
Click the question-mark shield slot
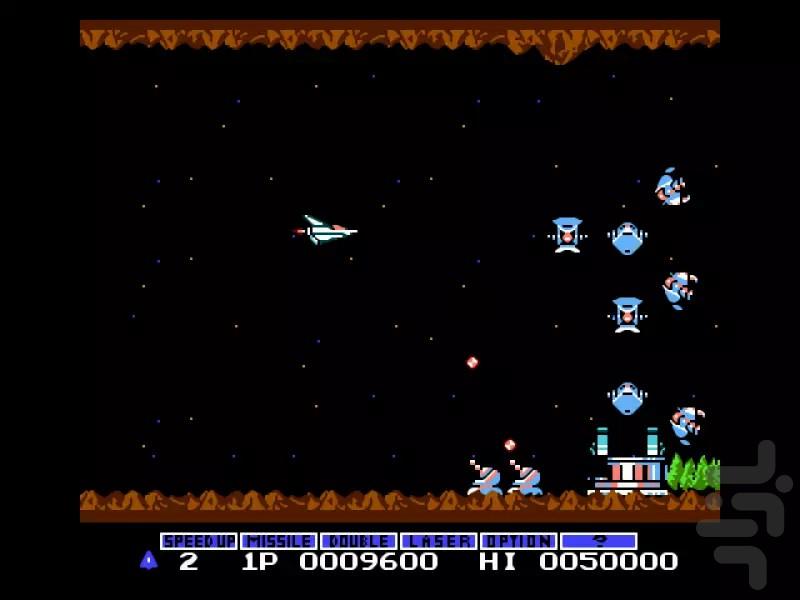[599, 541]
